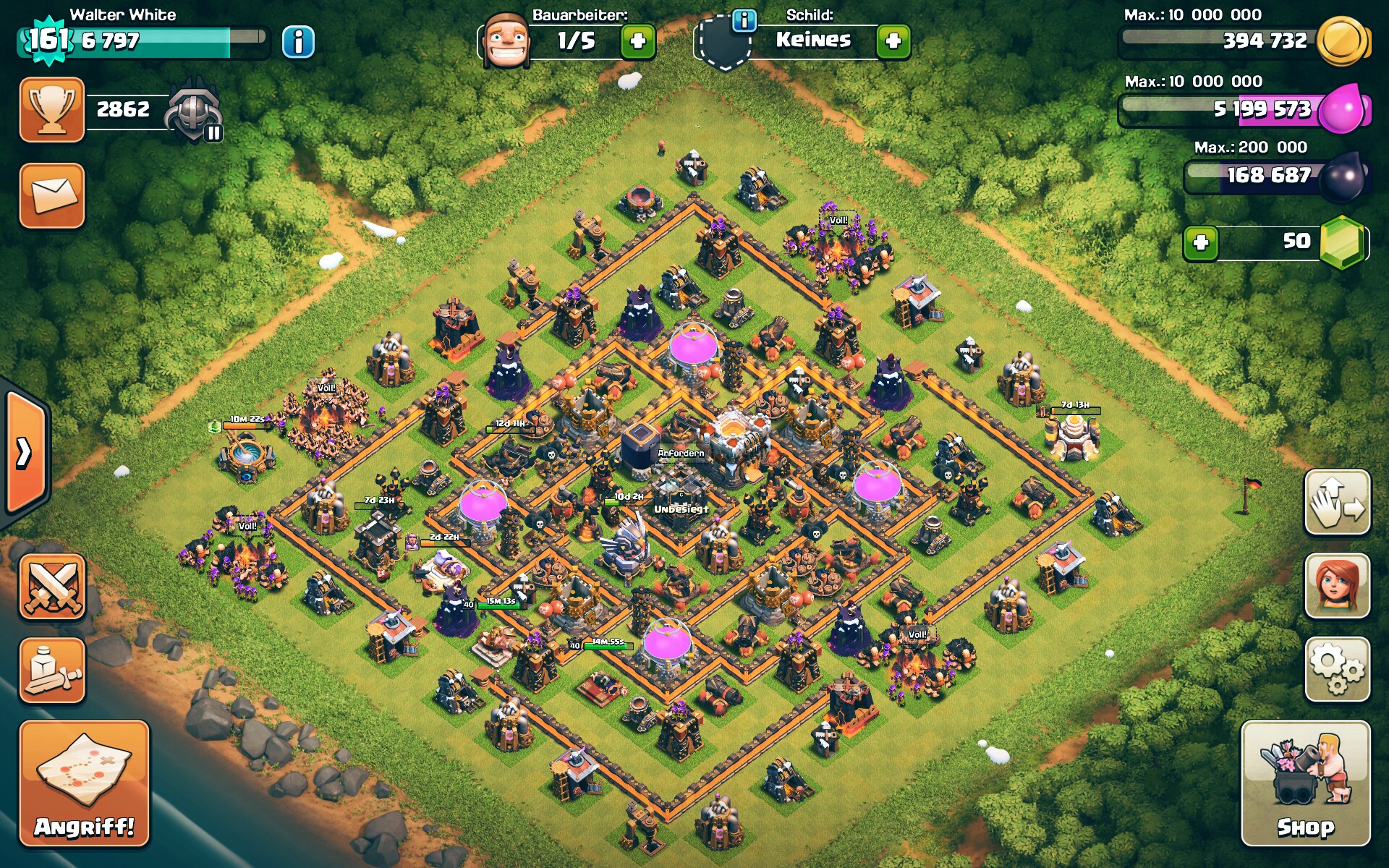Open the trophy league ranking
The width and height of the screenshot is (1389, 868).
click(x=52, y=110)
